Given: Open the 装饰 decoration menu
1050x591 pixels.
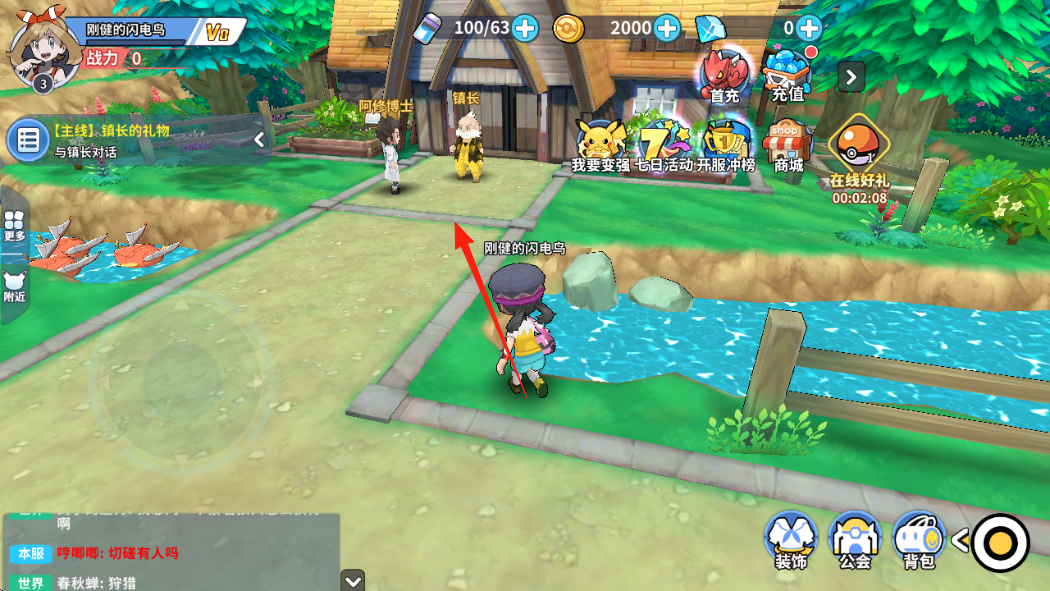Looking at the screenshot, I should [x=791, y=541].
